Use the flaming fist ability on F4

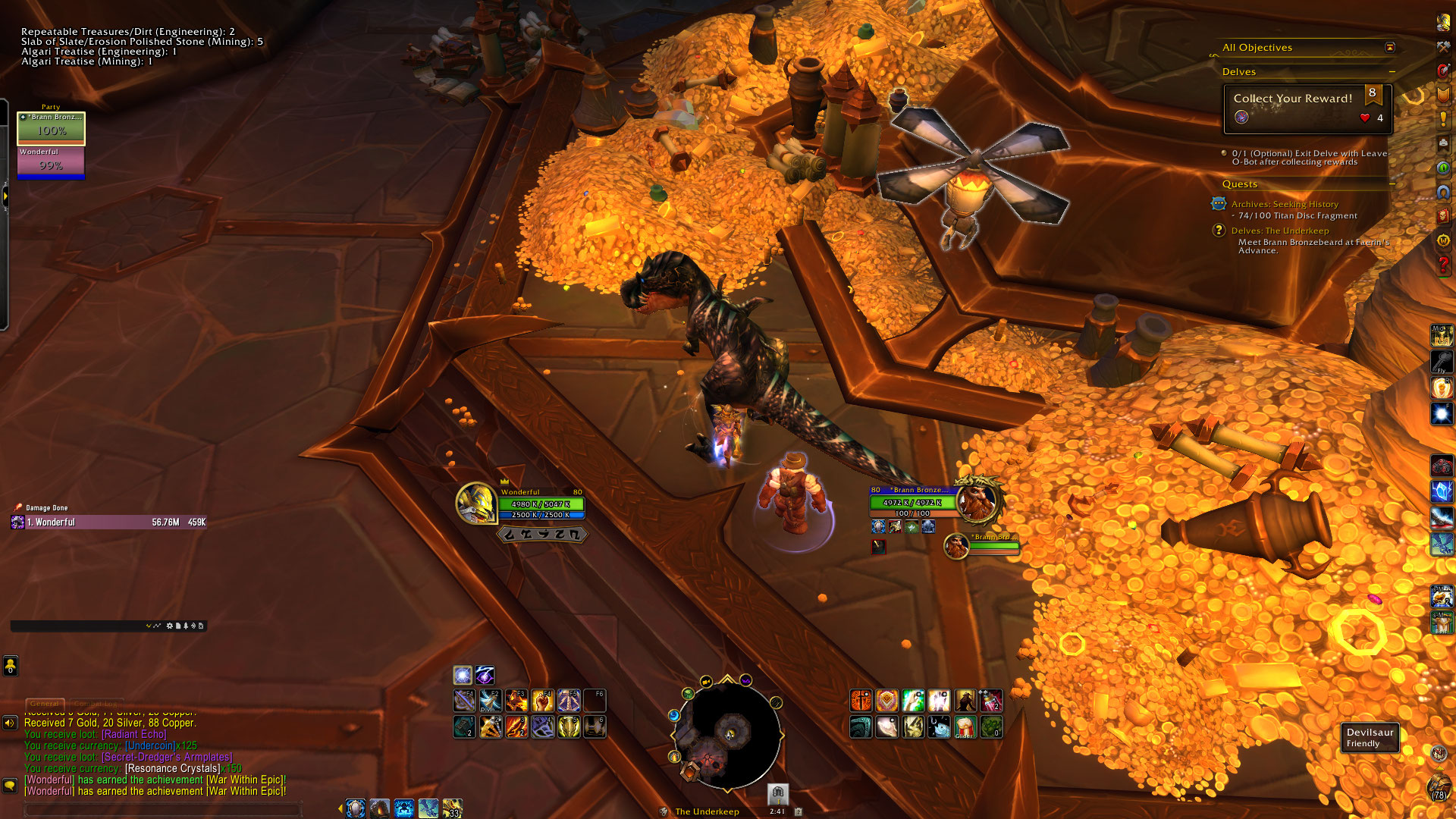tap(543, 700)
